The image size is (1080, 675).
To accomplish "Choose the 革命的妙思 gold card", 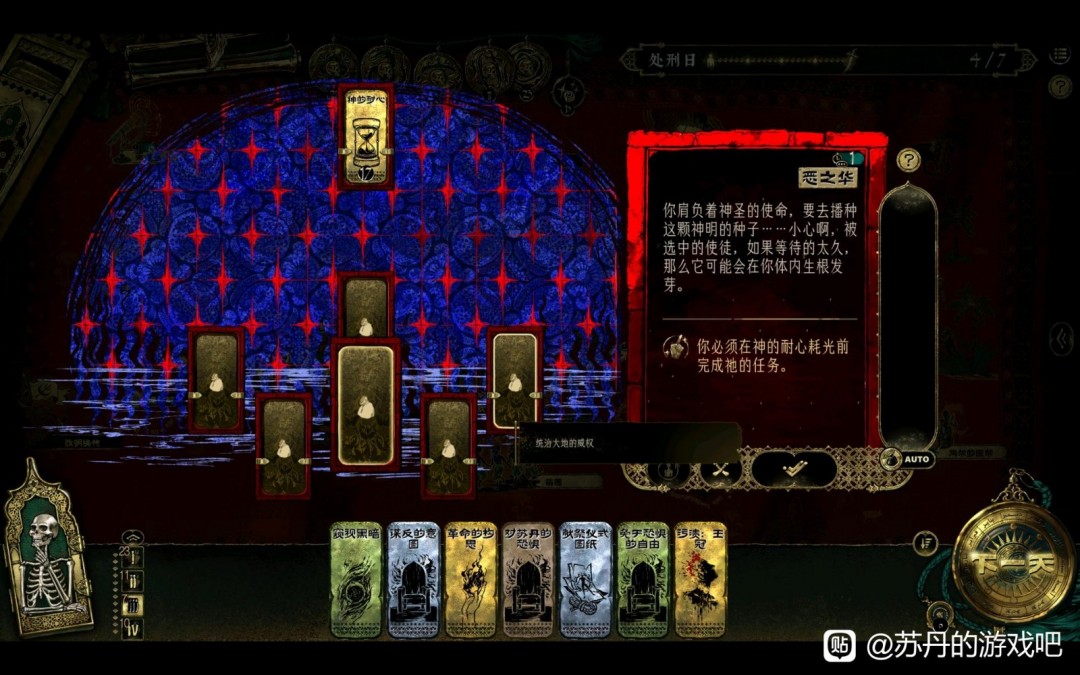I will pos(471,580).
